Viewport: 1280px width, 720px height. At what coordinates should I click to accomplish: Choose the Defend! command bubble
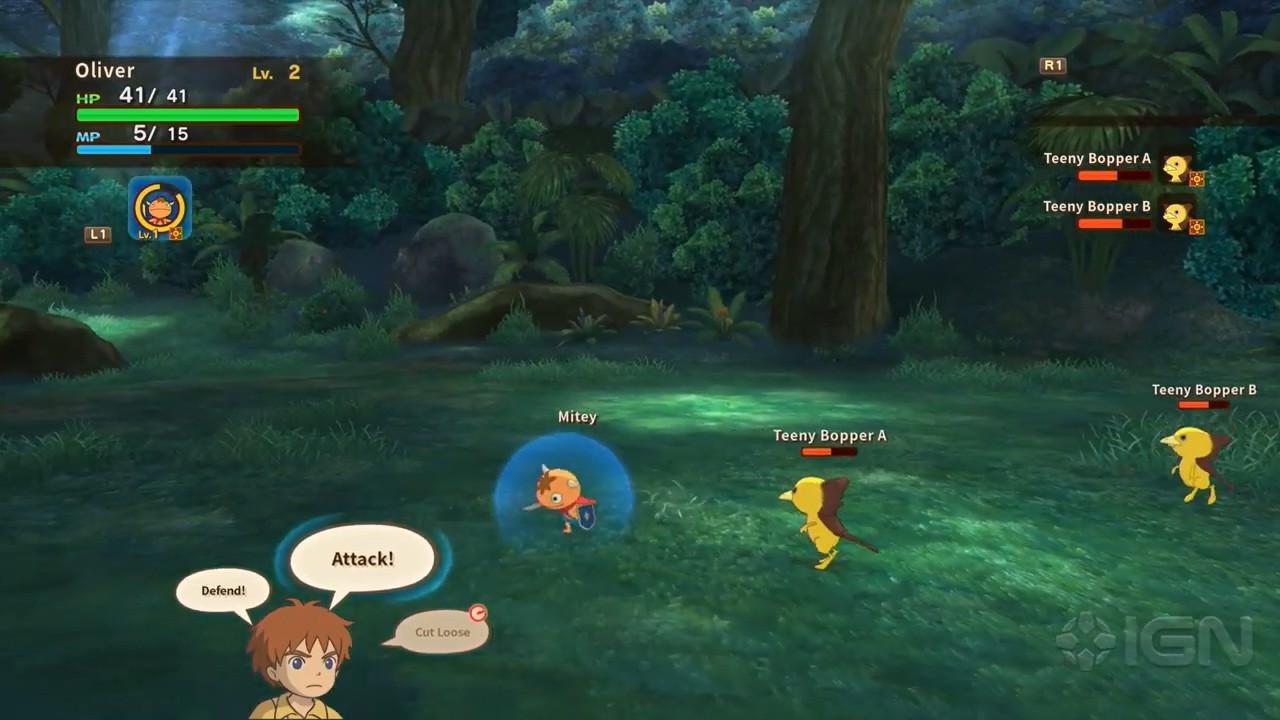click(223, 590)
